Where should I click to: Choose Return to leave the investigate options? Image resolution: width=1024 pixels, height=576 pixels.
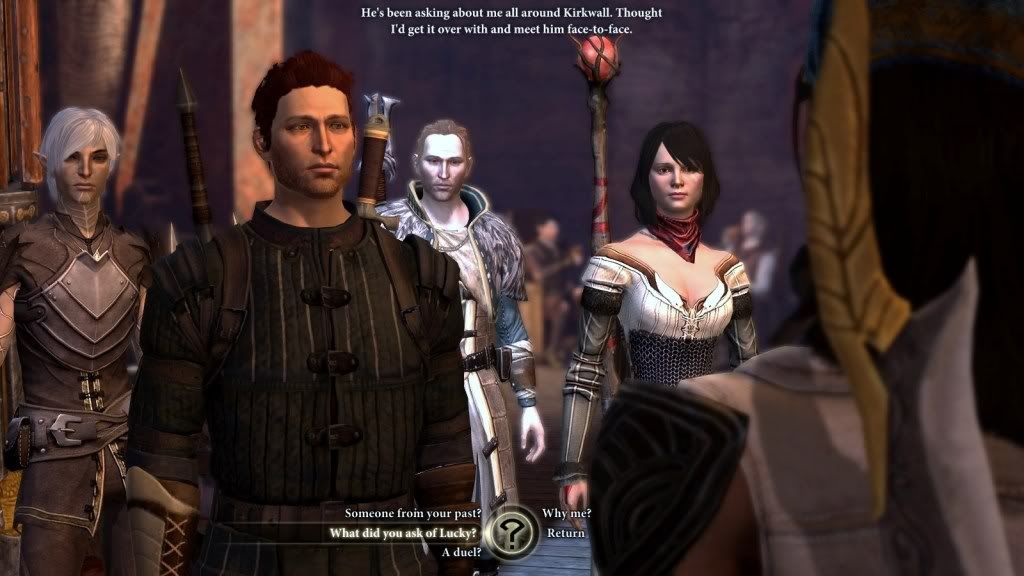click(x=565, y=533)
